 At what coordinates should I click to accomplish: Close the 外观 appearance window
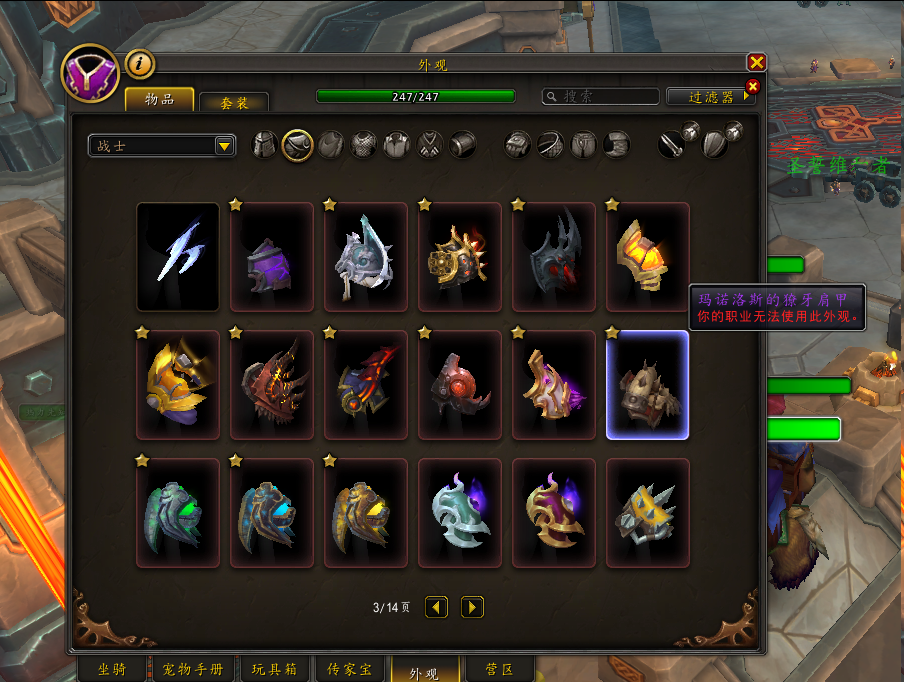click(x=756, y=62)
